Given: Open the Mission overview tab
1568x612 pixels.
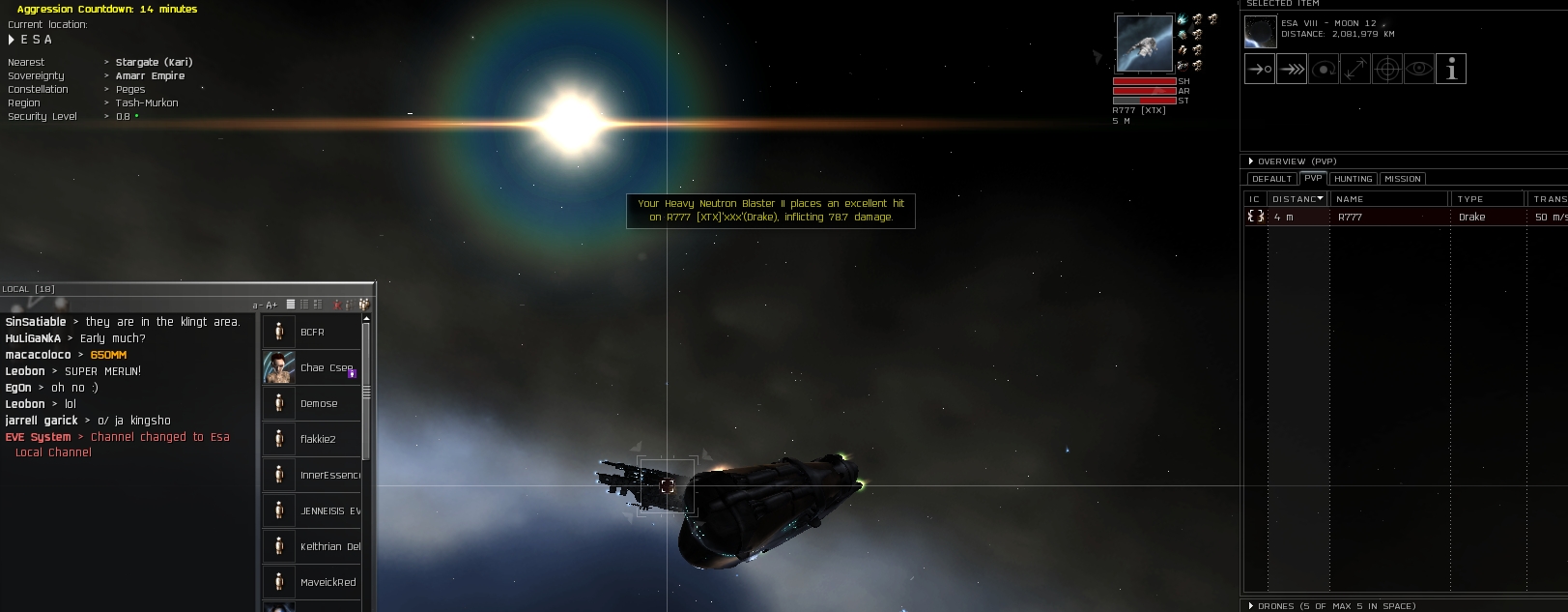Looking at the screenshot, I should (1402, 179).
